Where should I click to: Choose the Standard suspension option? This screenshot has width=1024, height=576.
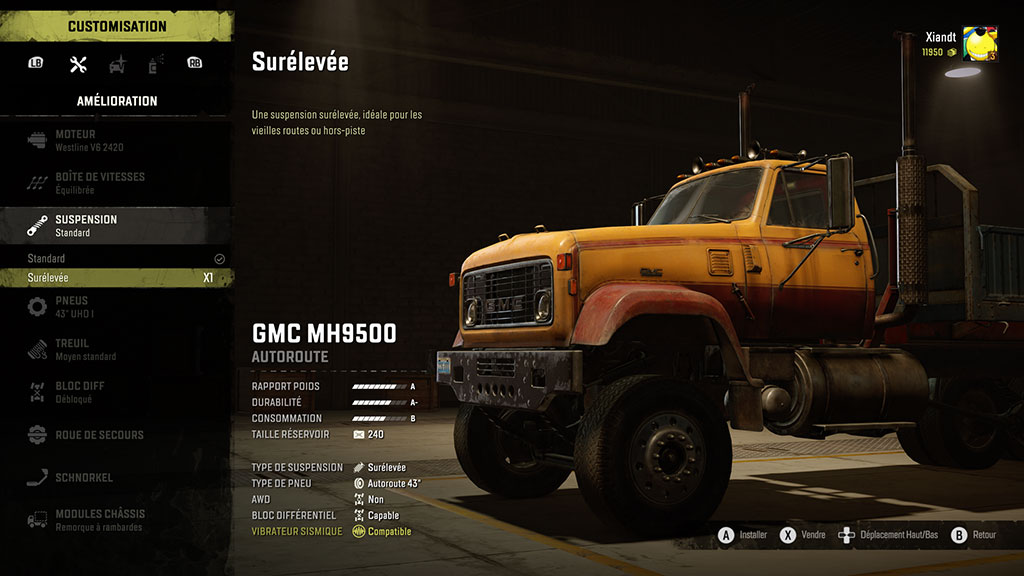(116, 258)
